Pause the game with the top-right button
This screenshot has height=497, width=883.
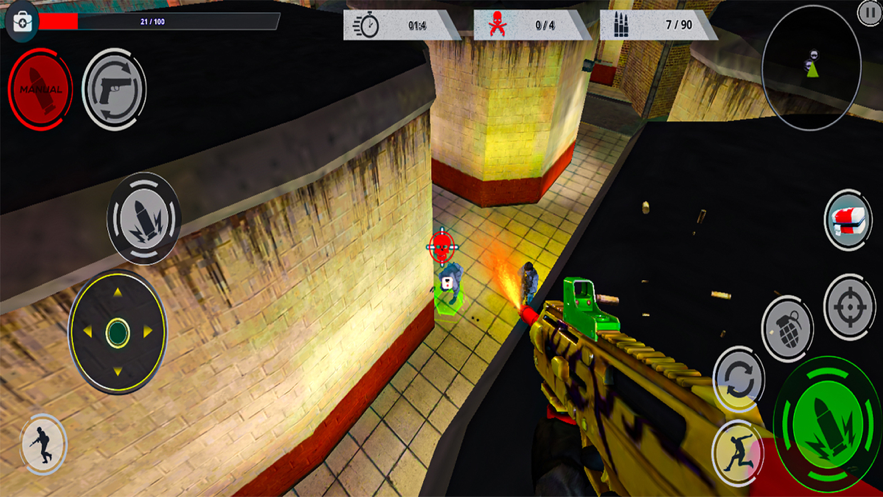(869, 13)
